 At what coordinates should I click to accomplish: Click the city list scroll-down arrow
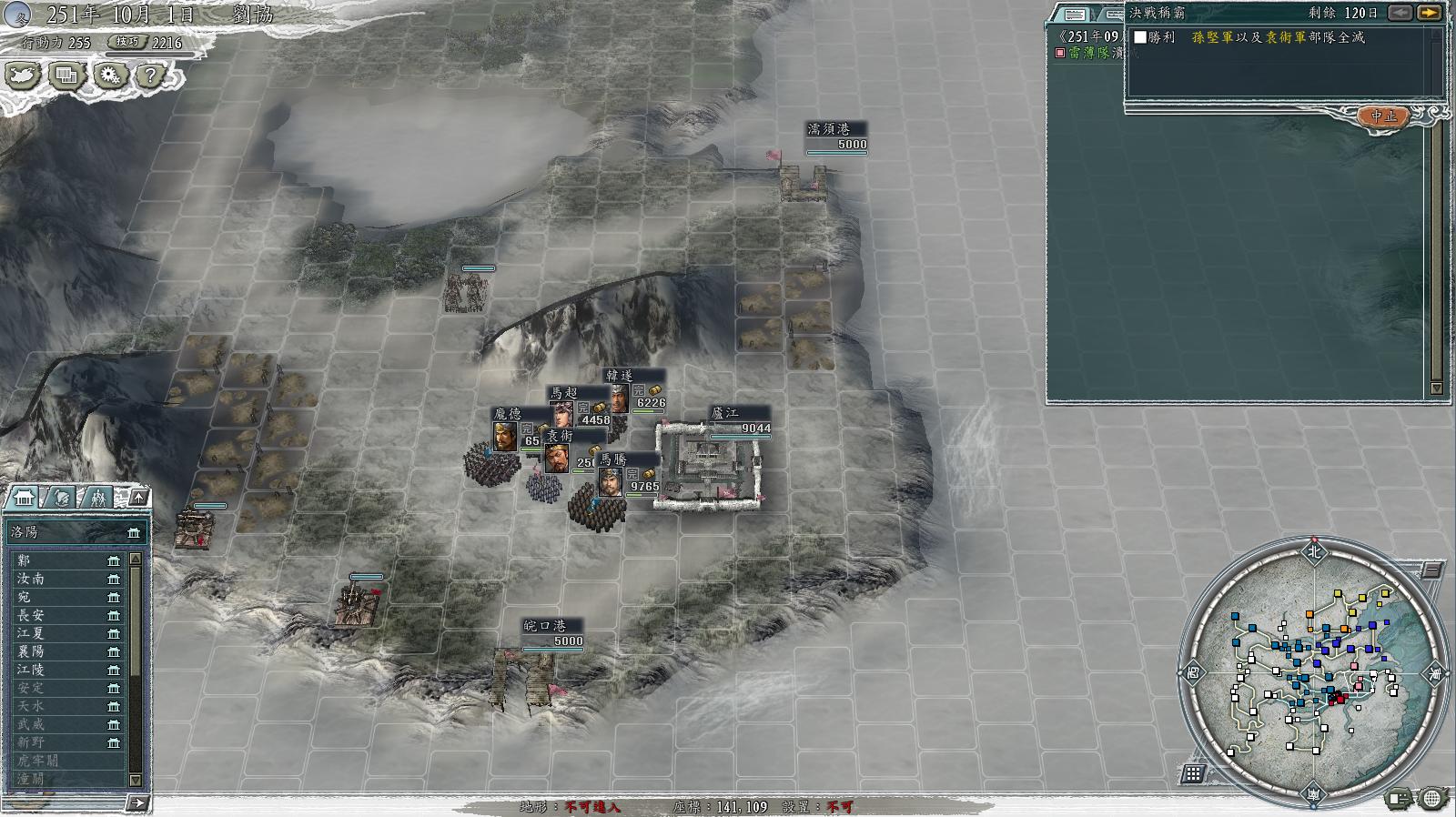[x=136, y=780]
